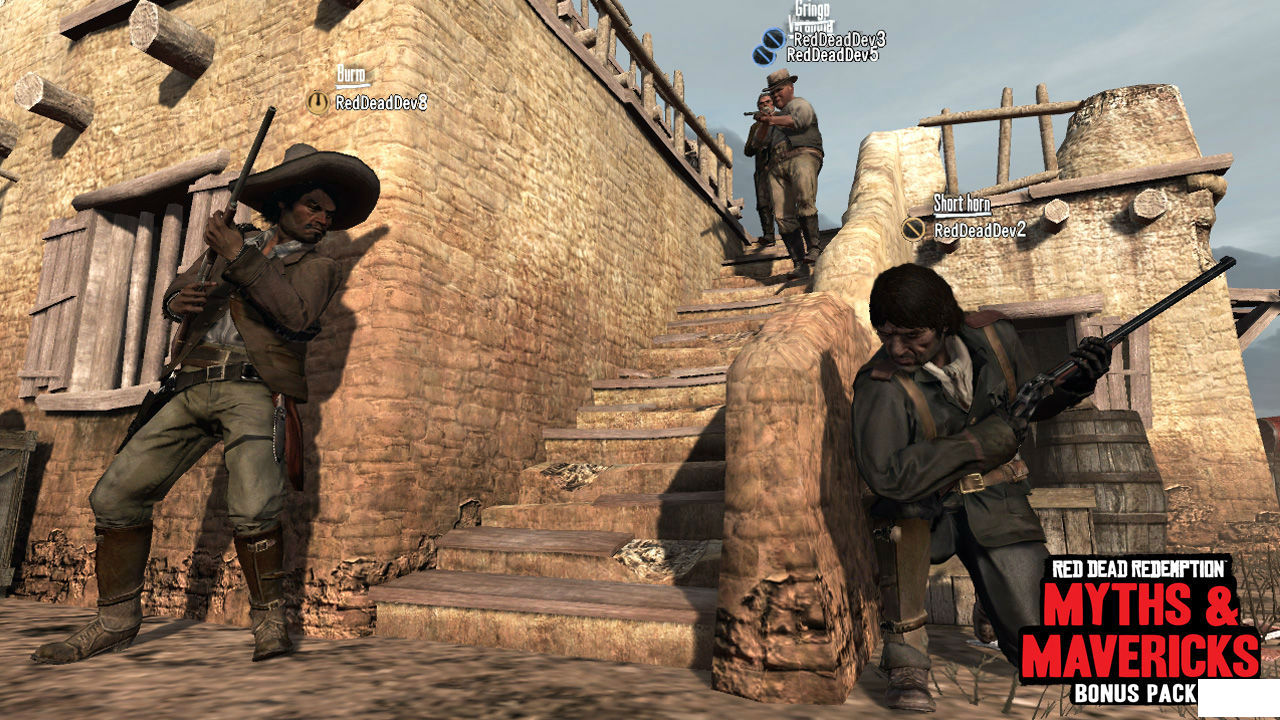Click the crossed-circle icon beside RedDeadDev2

(912, 230)
